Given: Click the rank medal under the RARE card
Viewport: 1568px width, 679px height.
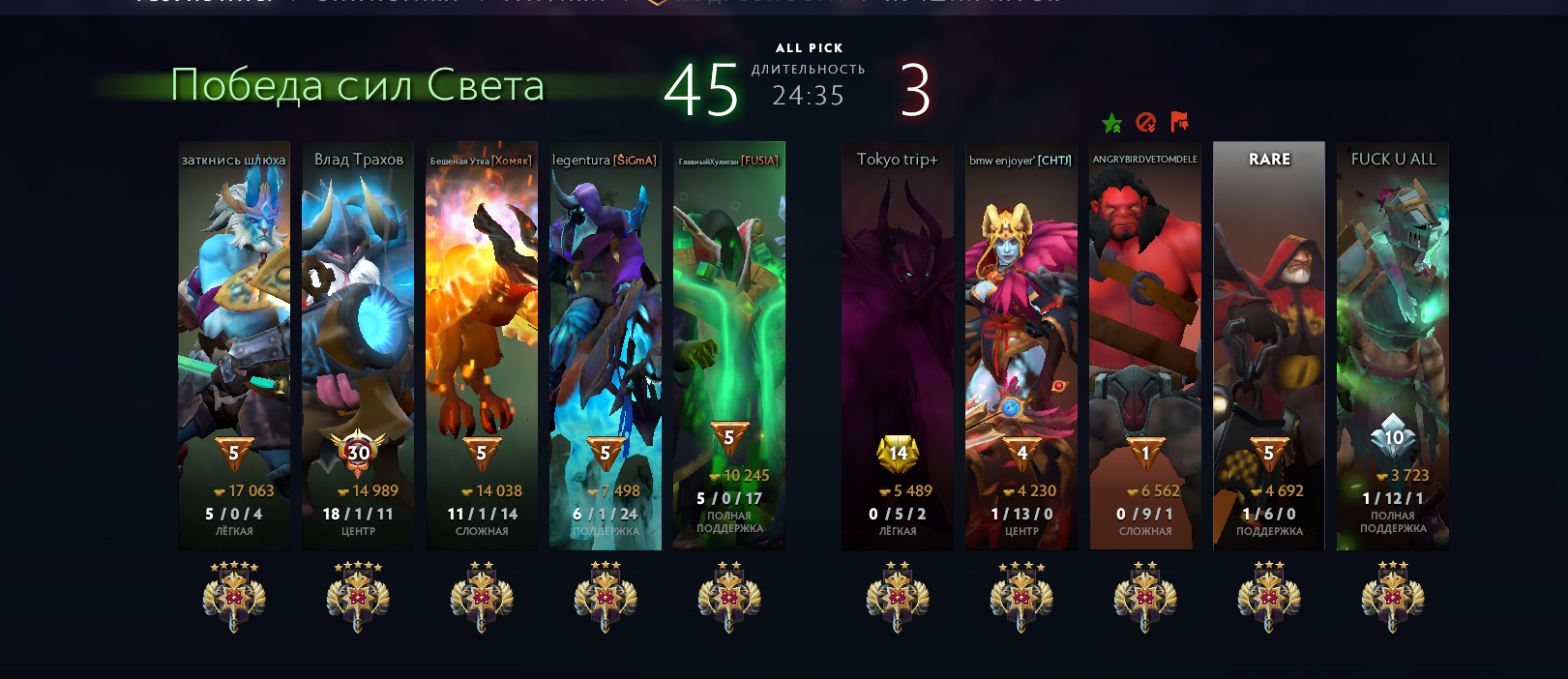Looking at the screenshot, I should 1269,597.
